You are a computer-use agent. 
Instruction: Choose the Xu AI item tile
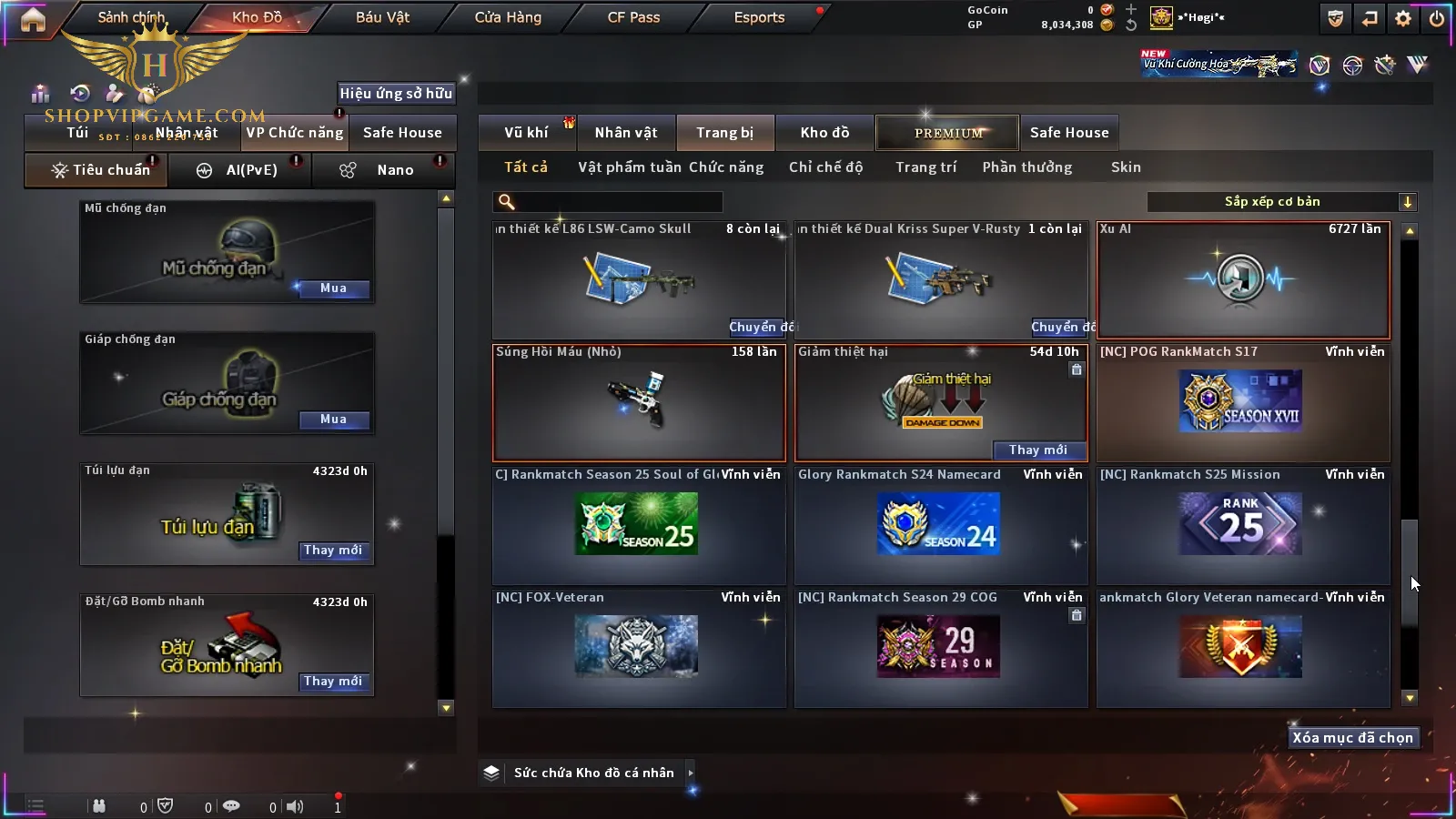(1243, 280)
